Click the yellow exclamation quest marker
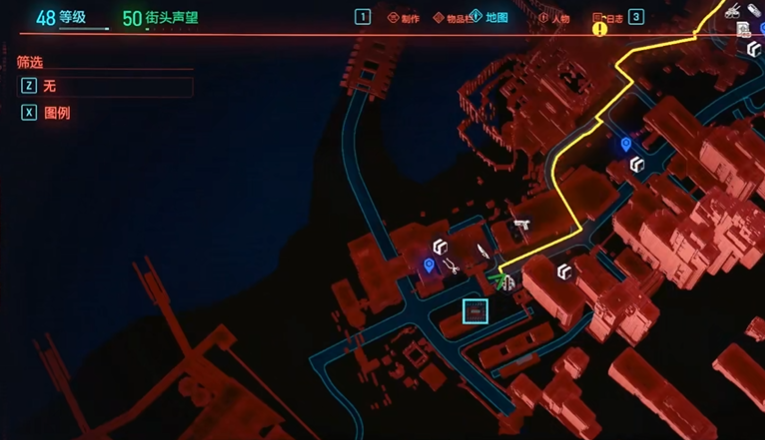The width and height of the screenshot is (765, 440). [x=600, y=30]
